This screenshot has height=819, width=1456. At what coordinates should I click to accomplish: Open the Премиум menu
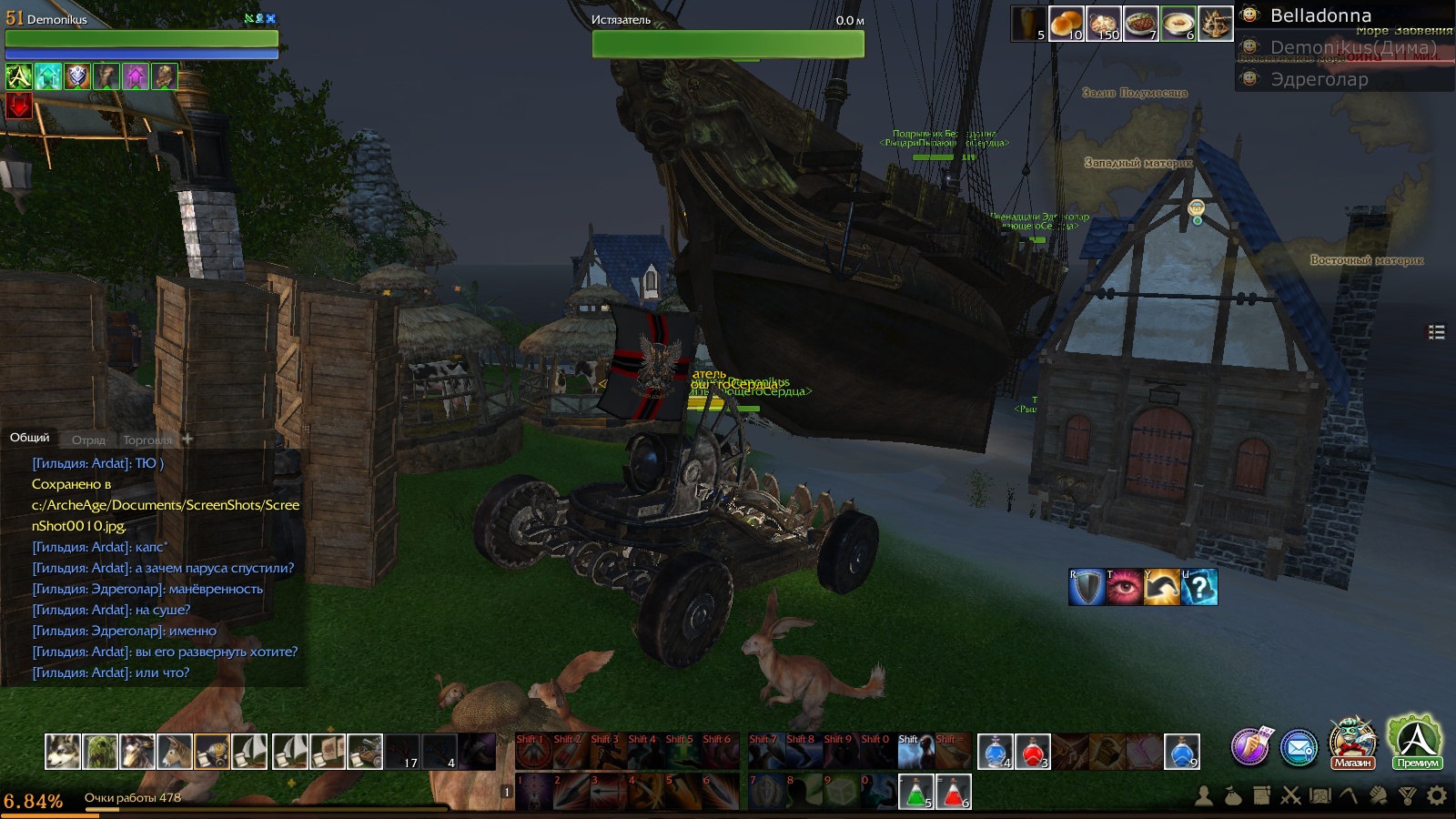pos(1417,742)
